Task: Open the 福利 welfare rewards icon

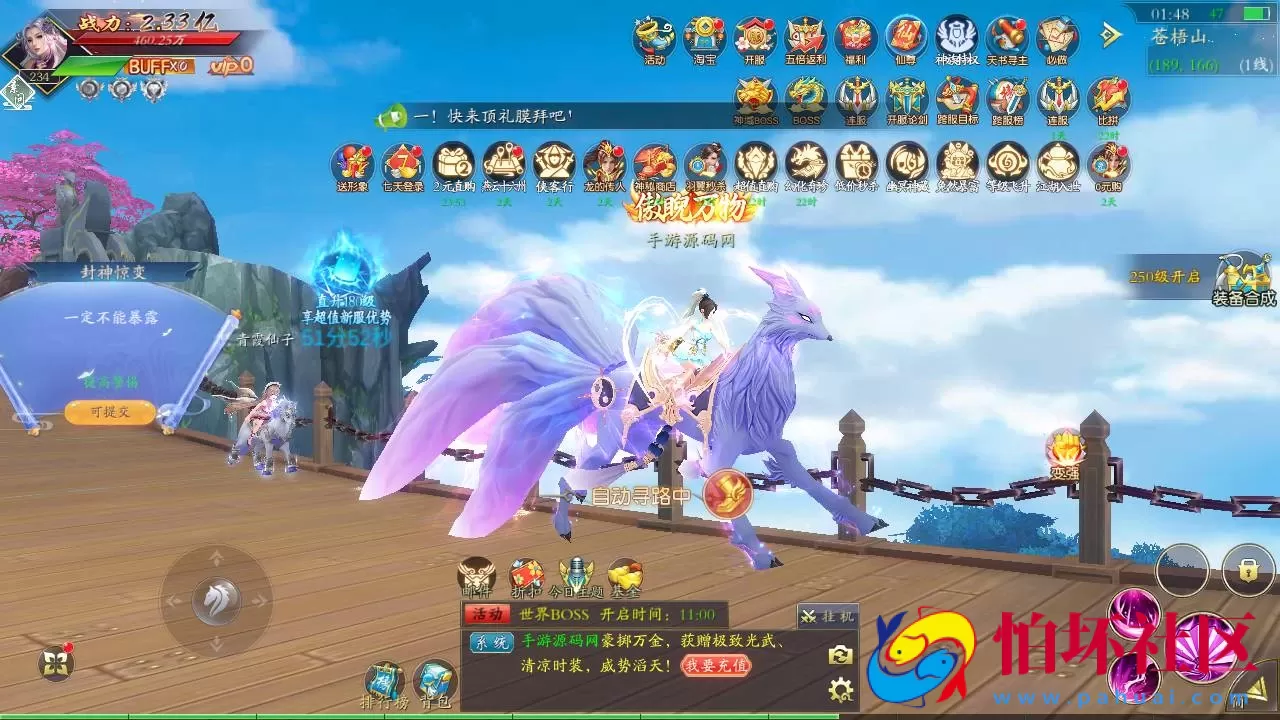Action: pyautogui.click(x=855, y=39)
